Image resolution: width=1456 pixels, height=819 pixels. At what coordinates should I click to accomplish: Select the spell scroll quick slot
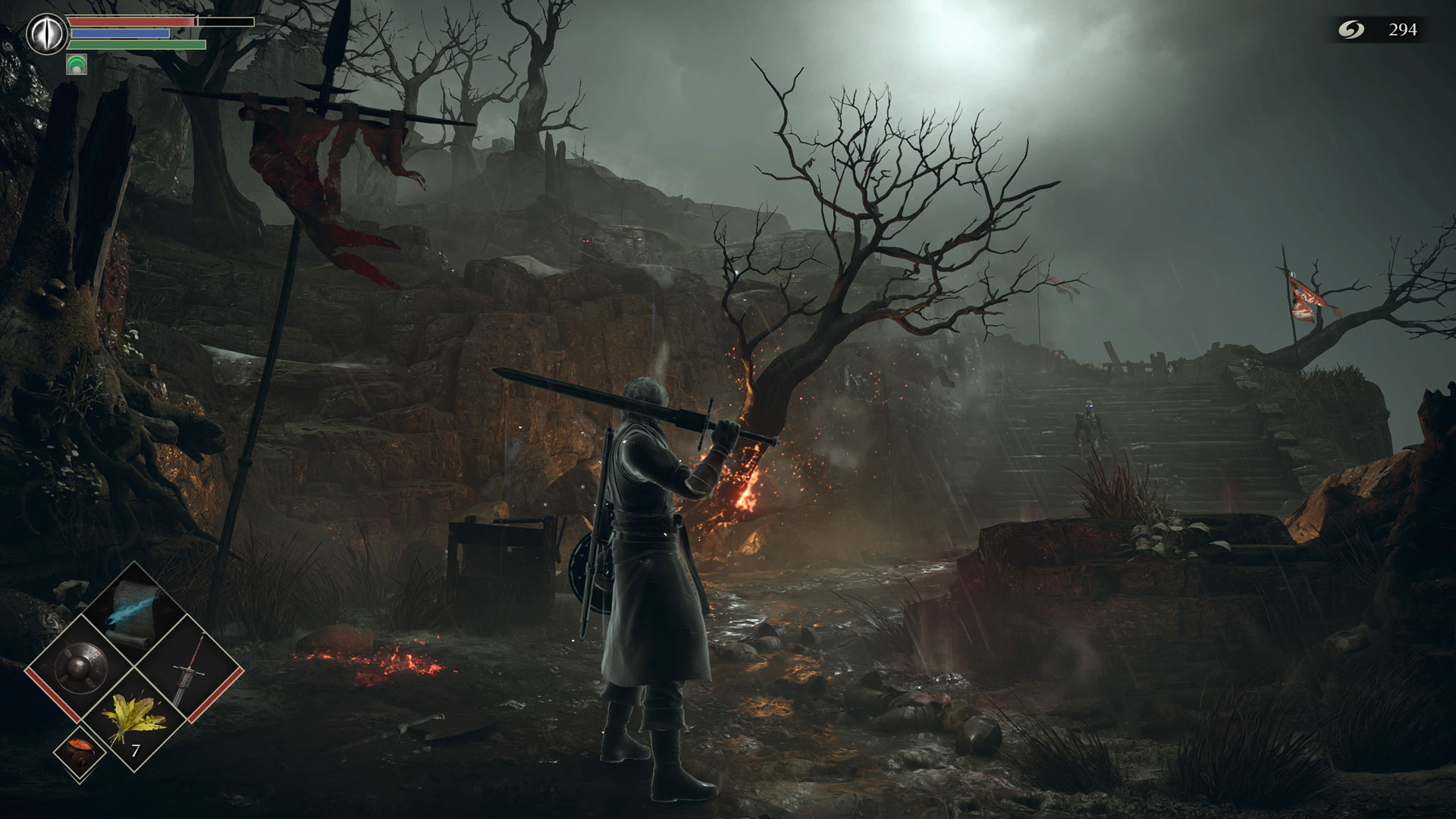click(134, 613)
